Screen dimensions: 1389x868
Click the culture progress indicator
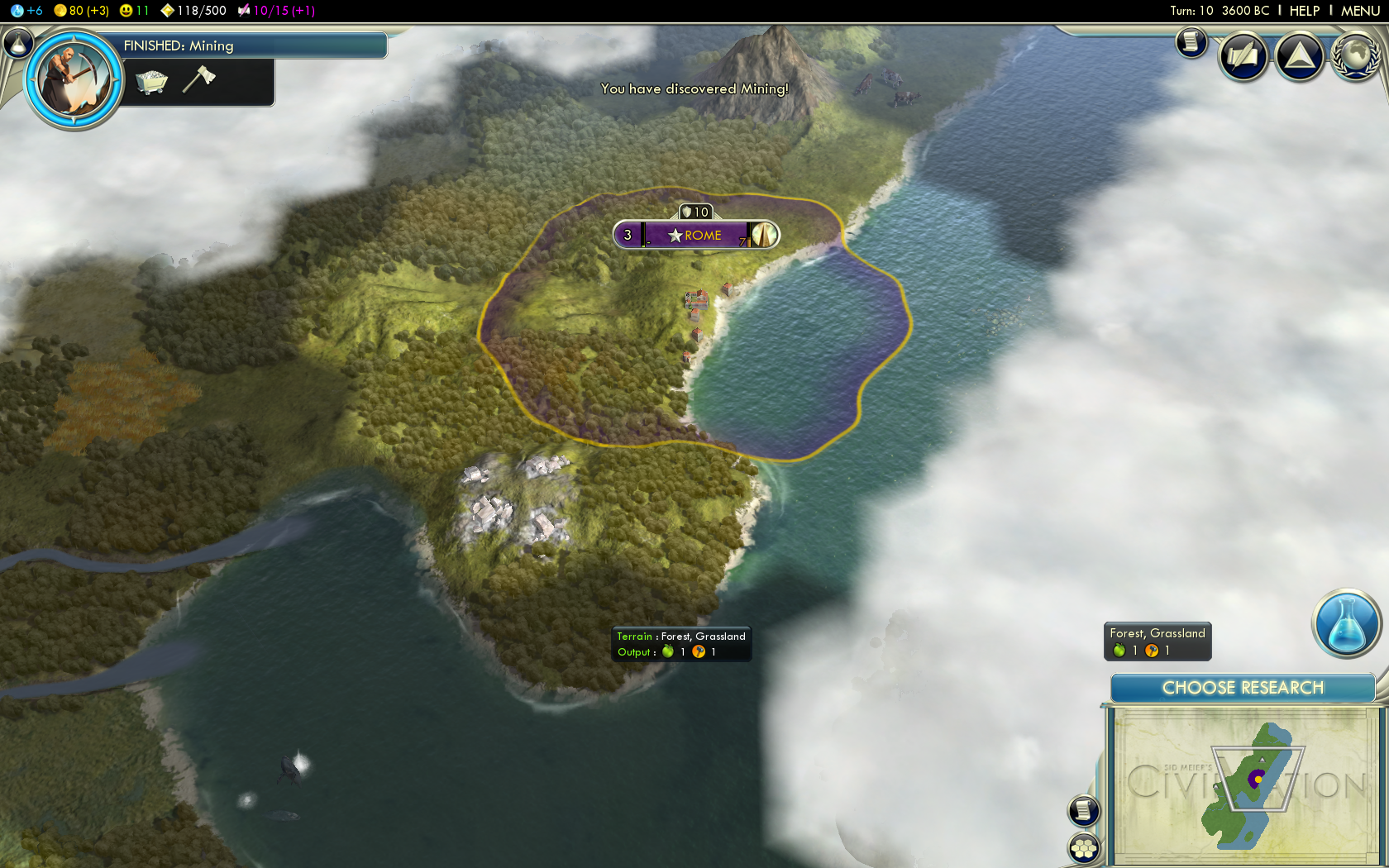[276, 11]
